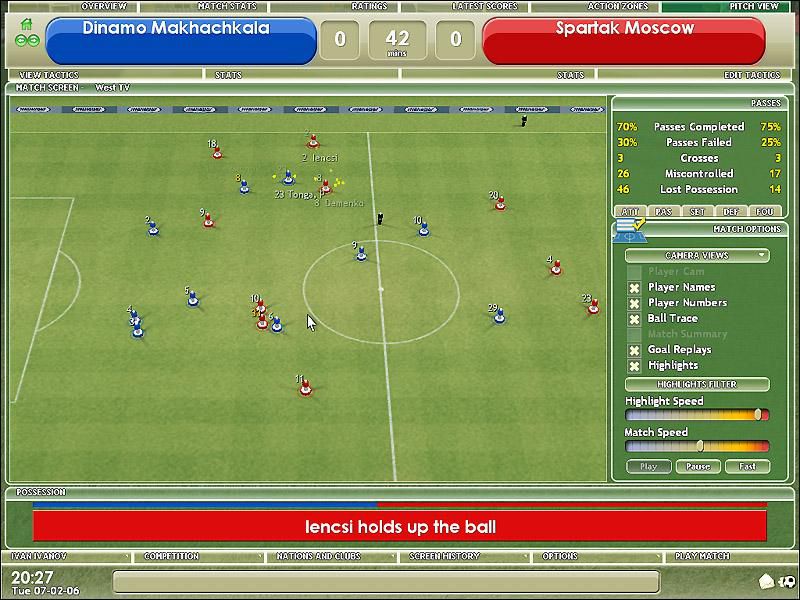Switch to the Action Zones tab

point(619,6)
